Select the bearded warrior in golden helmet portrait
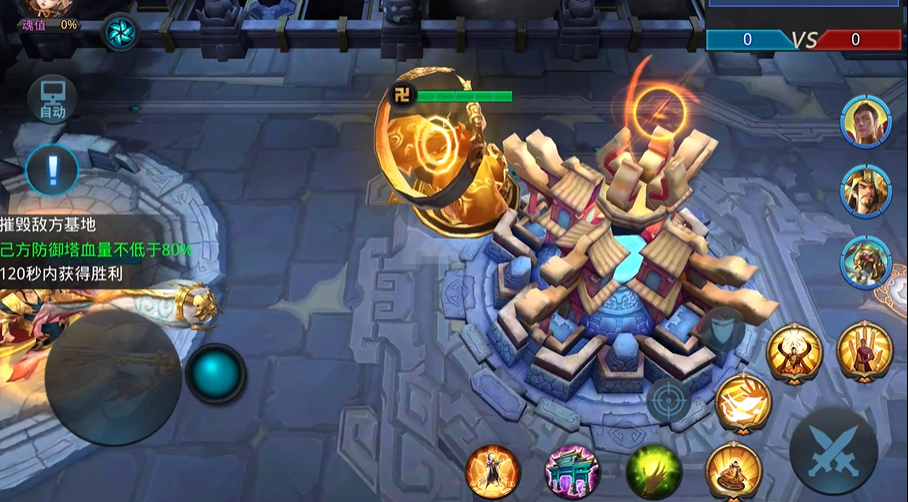Screen dimensions: 908x502 [865, 191]
